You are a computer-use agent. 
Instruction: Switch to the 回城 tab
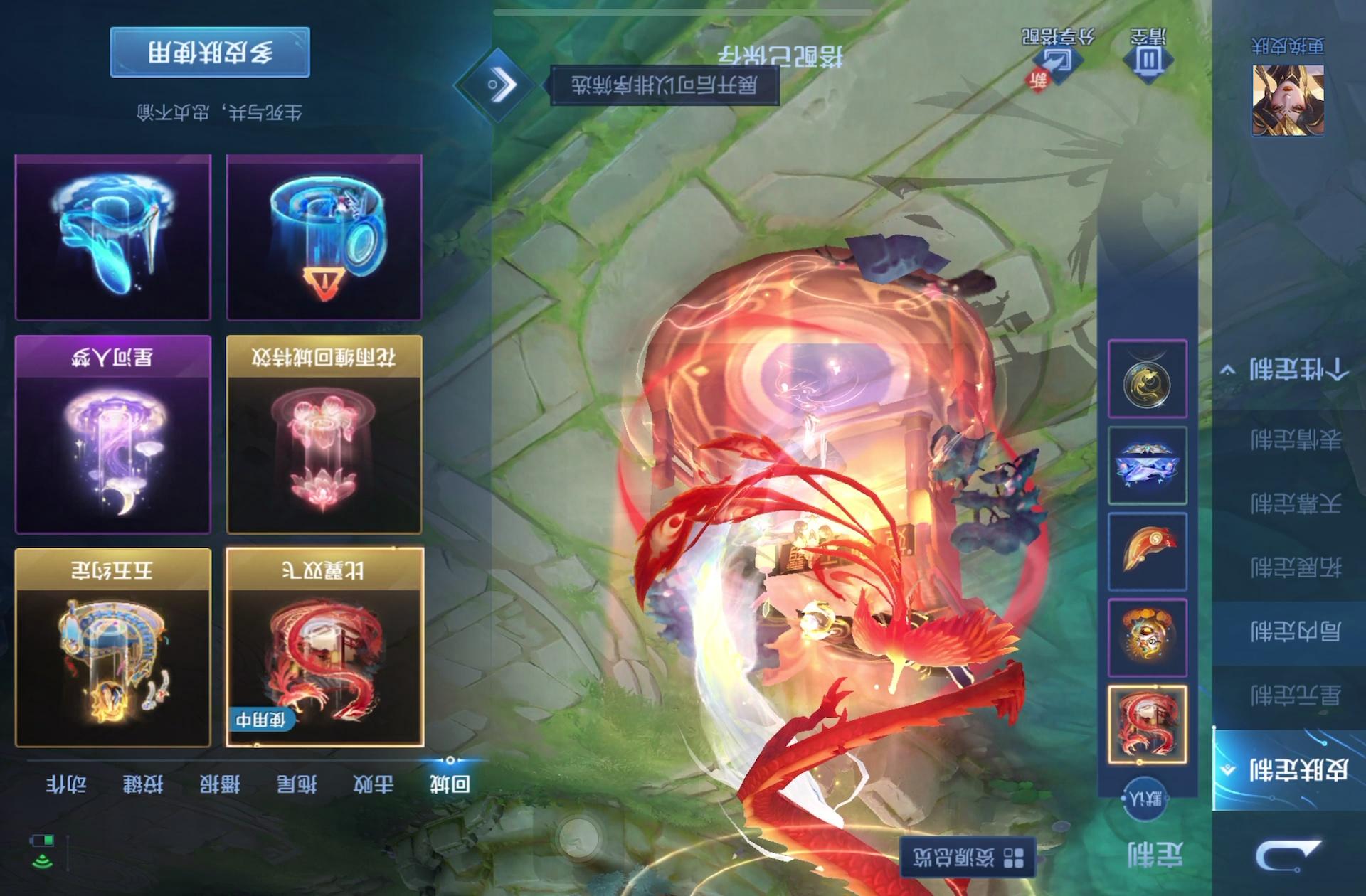tap(450, 784)
